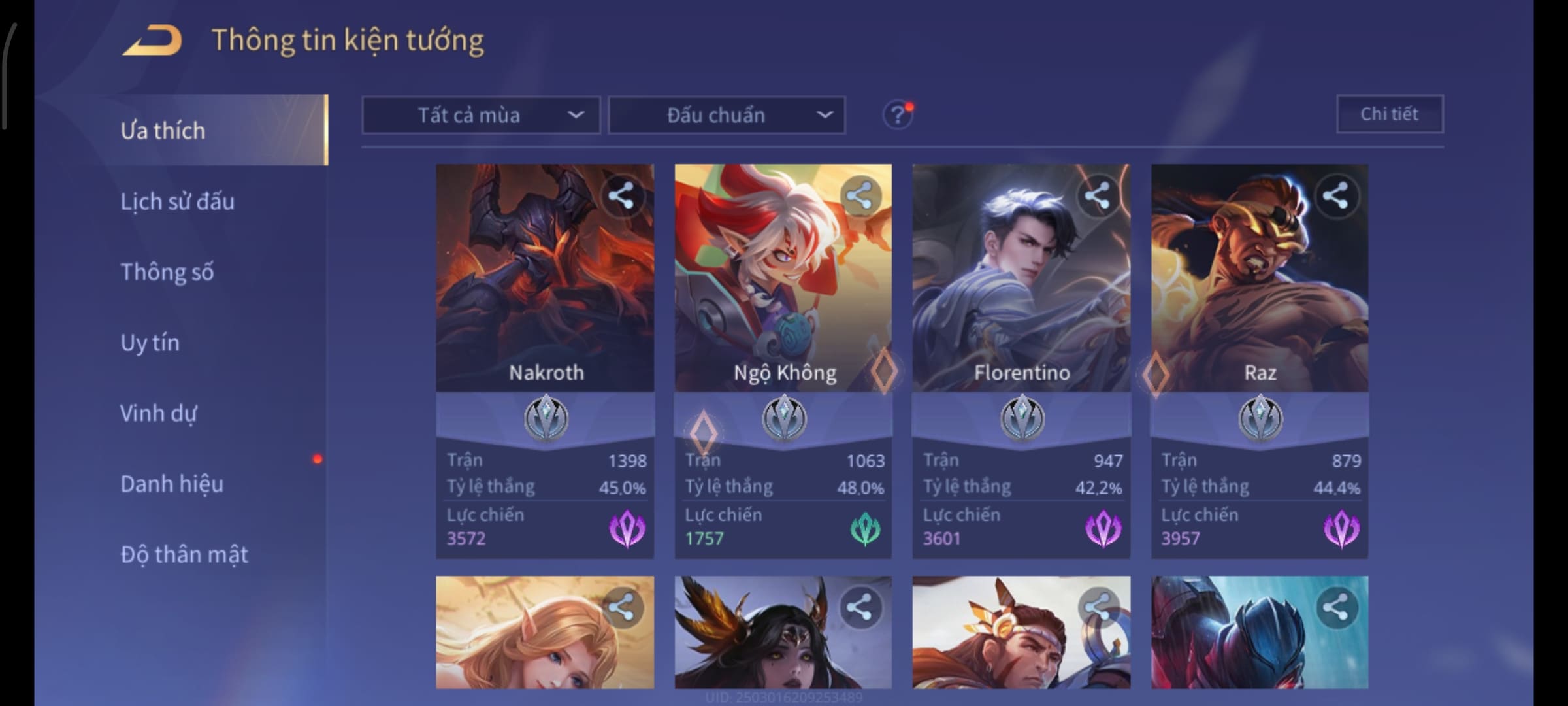Image resolution: width=1568 pixels, height=706 pixels.
Task: Expand the Tất cả mùa season dropdown
Action: [x=481, y=116]
